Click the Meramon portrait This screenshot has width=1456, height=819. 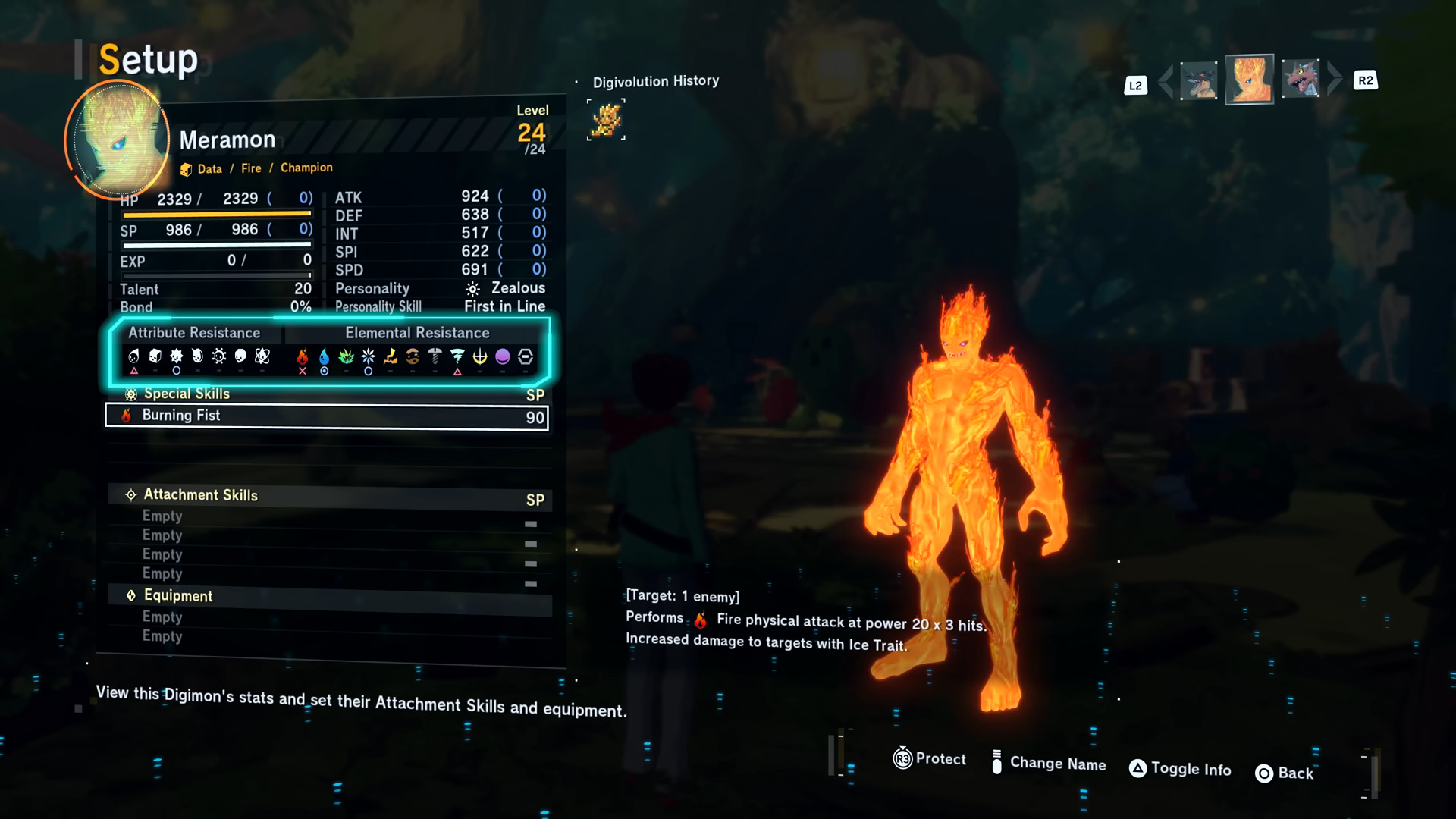click(x=118, y=140)
